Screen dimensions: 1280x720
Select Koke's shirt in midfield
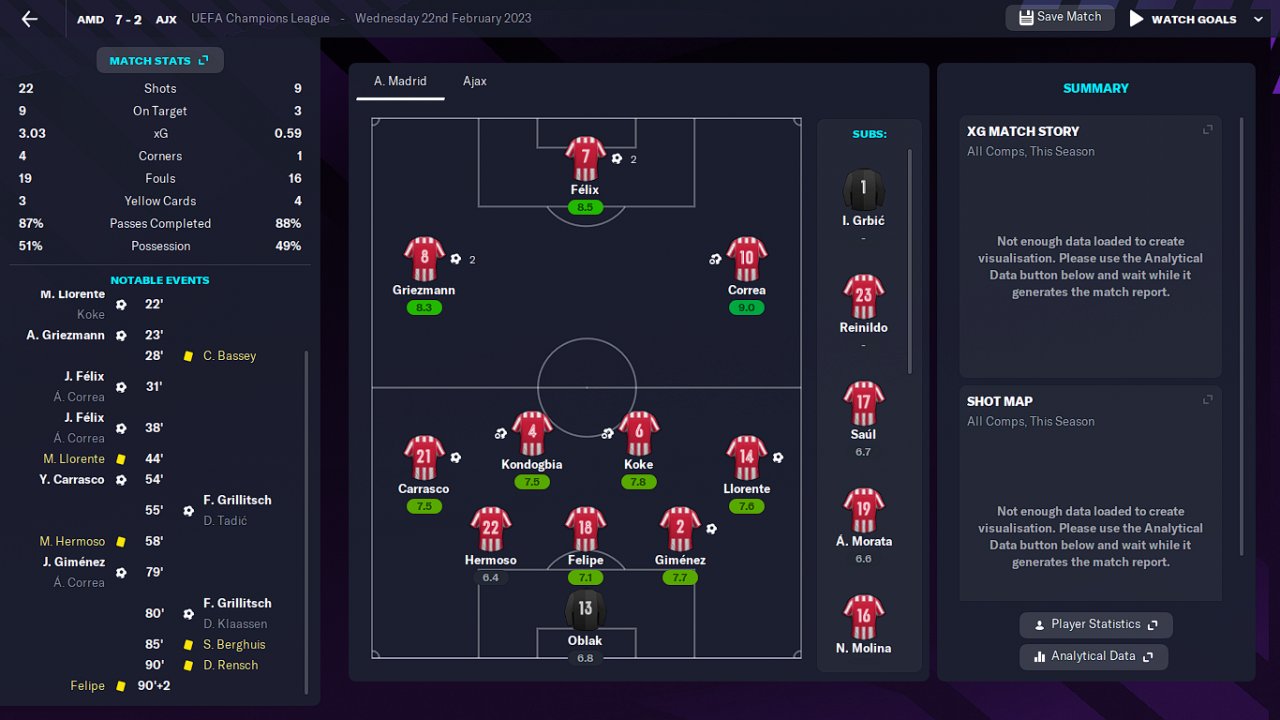(638, 433)
